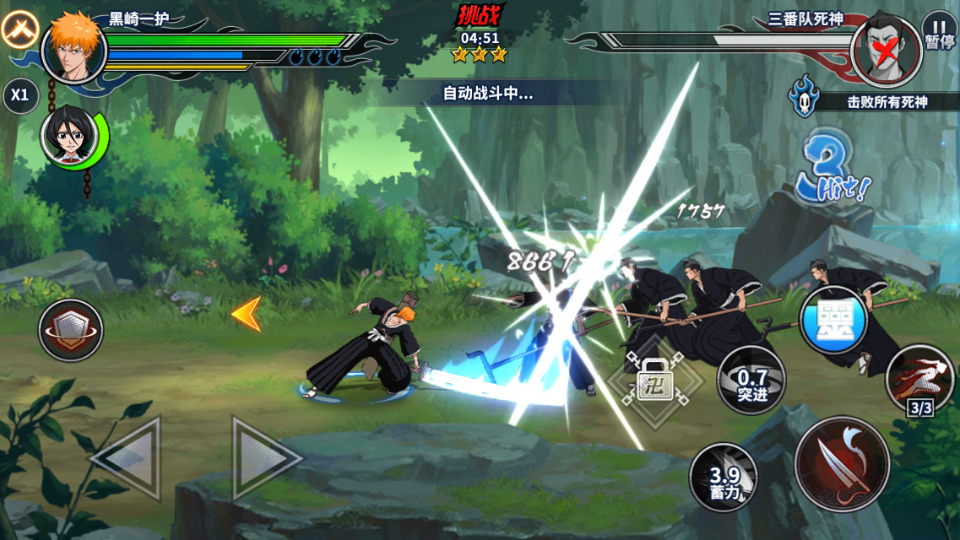Image resolution: width=960 pixels, height=540 pixels.
Task: Hit the main sword attack button
Action: coord(842,464)
